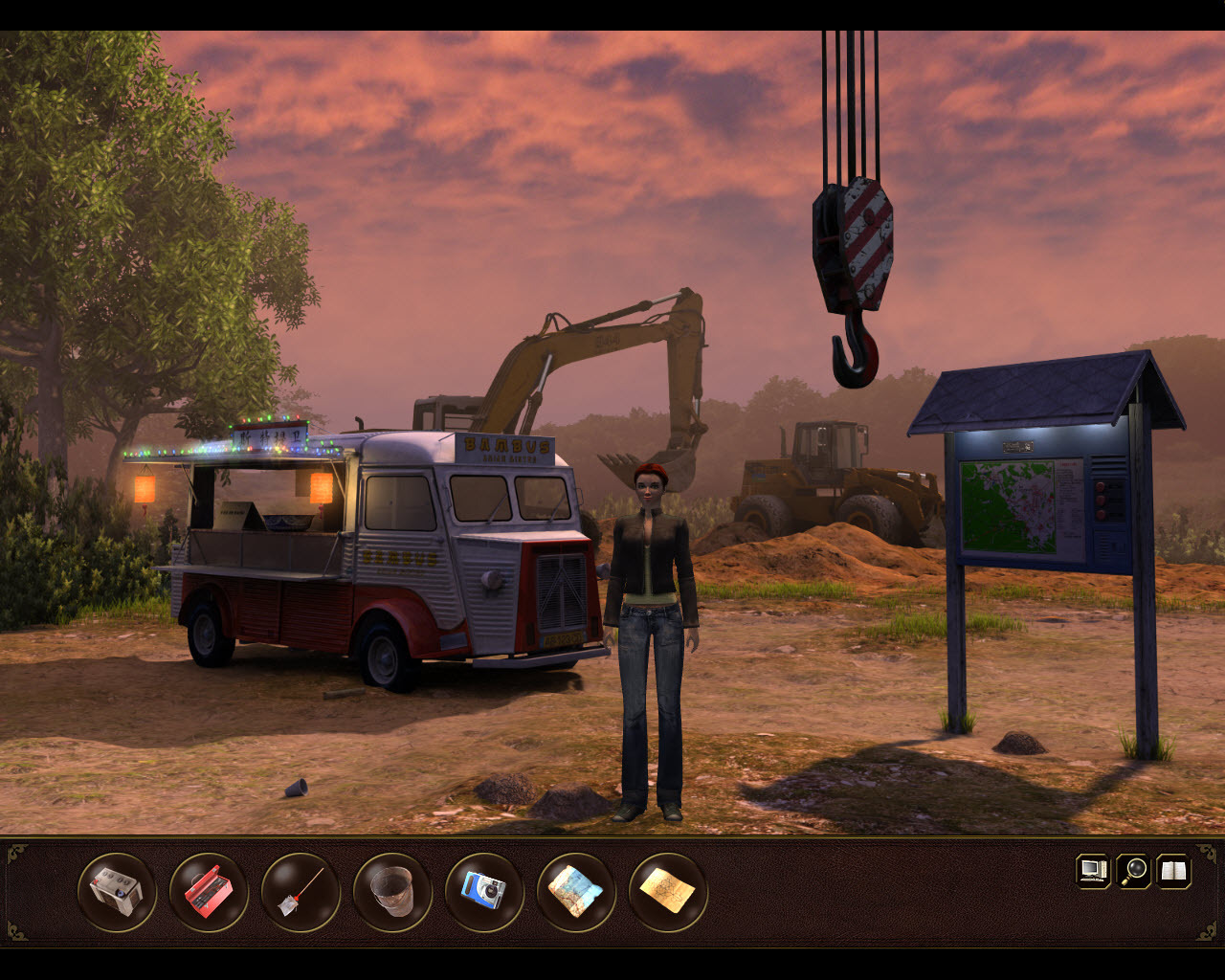The width and height of the screenshot is (1225, 980).
Task: Select the rusty bucket in the inventory
Action: (392, 892)
